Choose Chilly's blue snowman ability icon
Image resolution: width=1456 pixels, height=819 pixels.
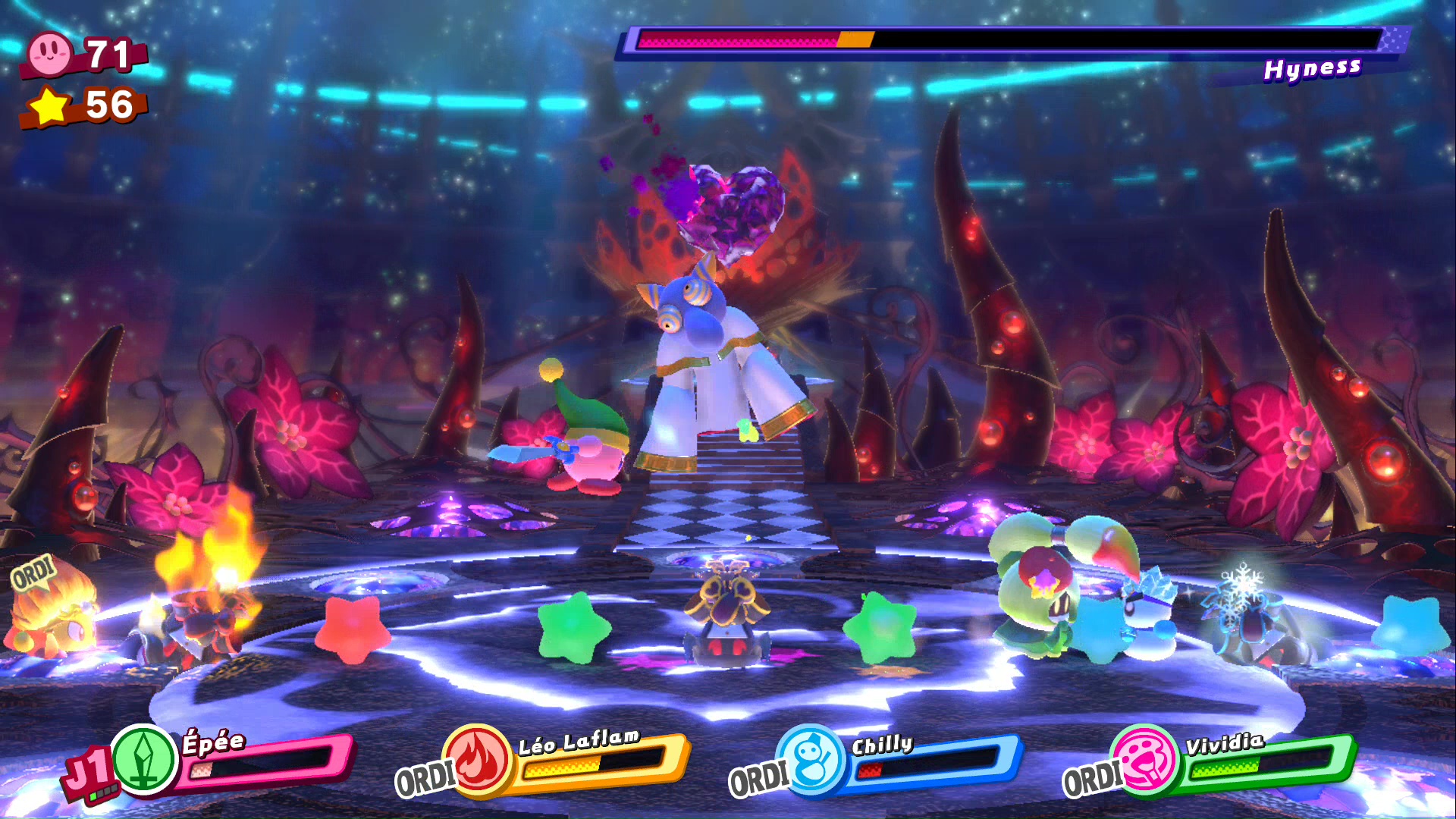tap(812, 759)
